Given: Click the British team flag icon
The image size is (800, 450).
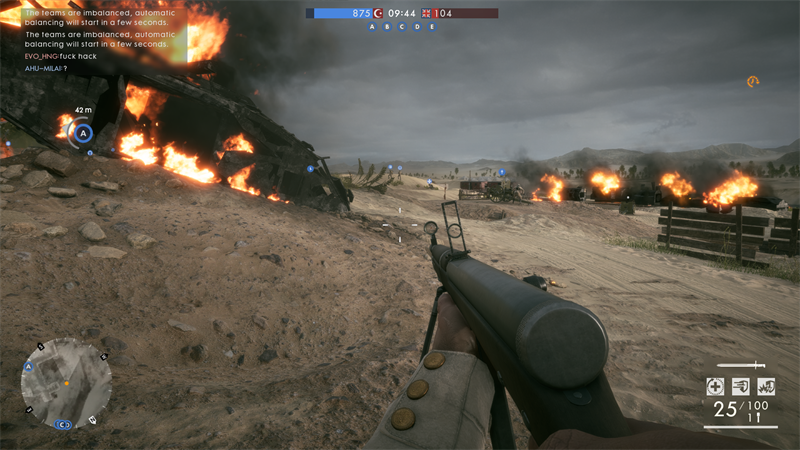Looking at the screenshot, I should click(427, 13).
